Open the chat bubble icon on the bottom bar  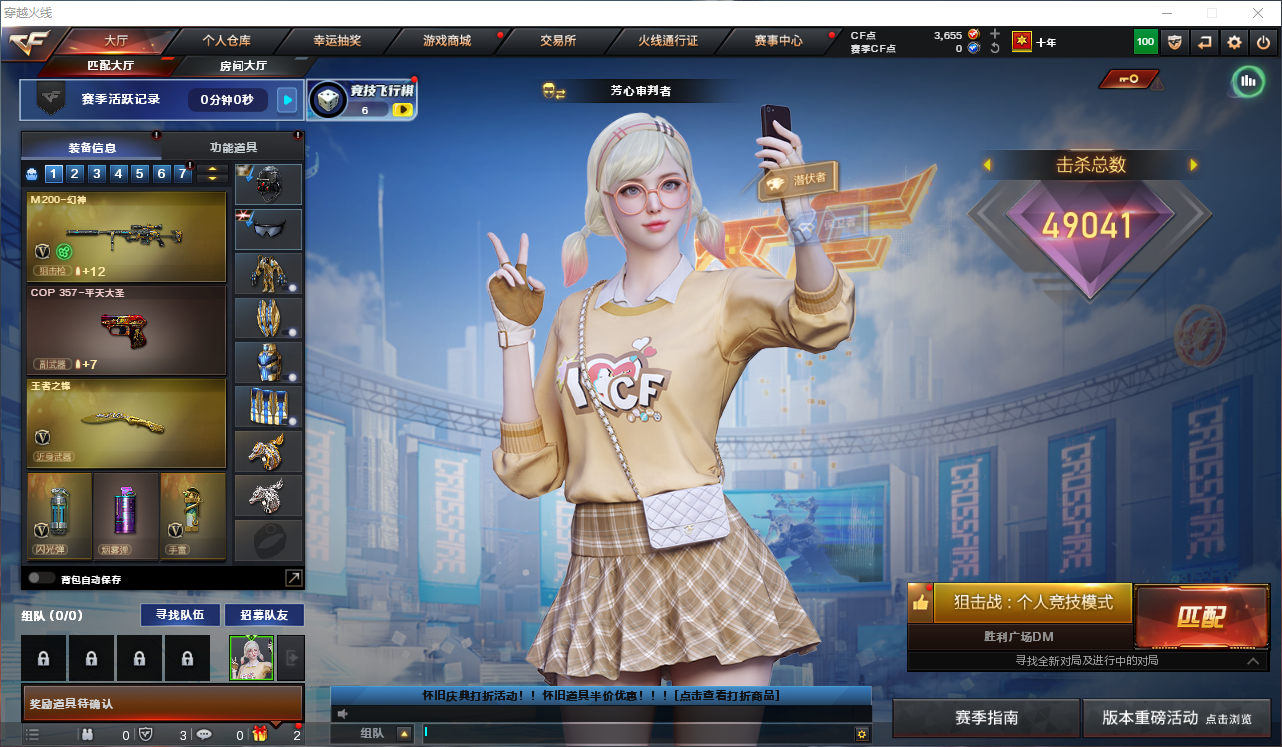pos(204,733)
